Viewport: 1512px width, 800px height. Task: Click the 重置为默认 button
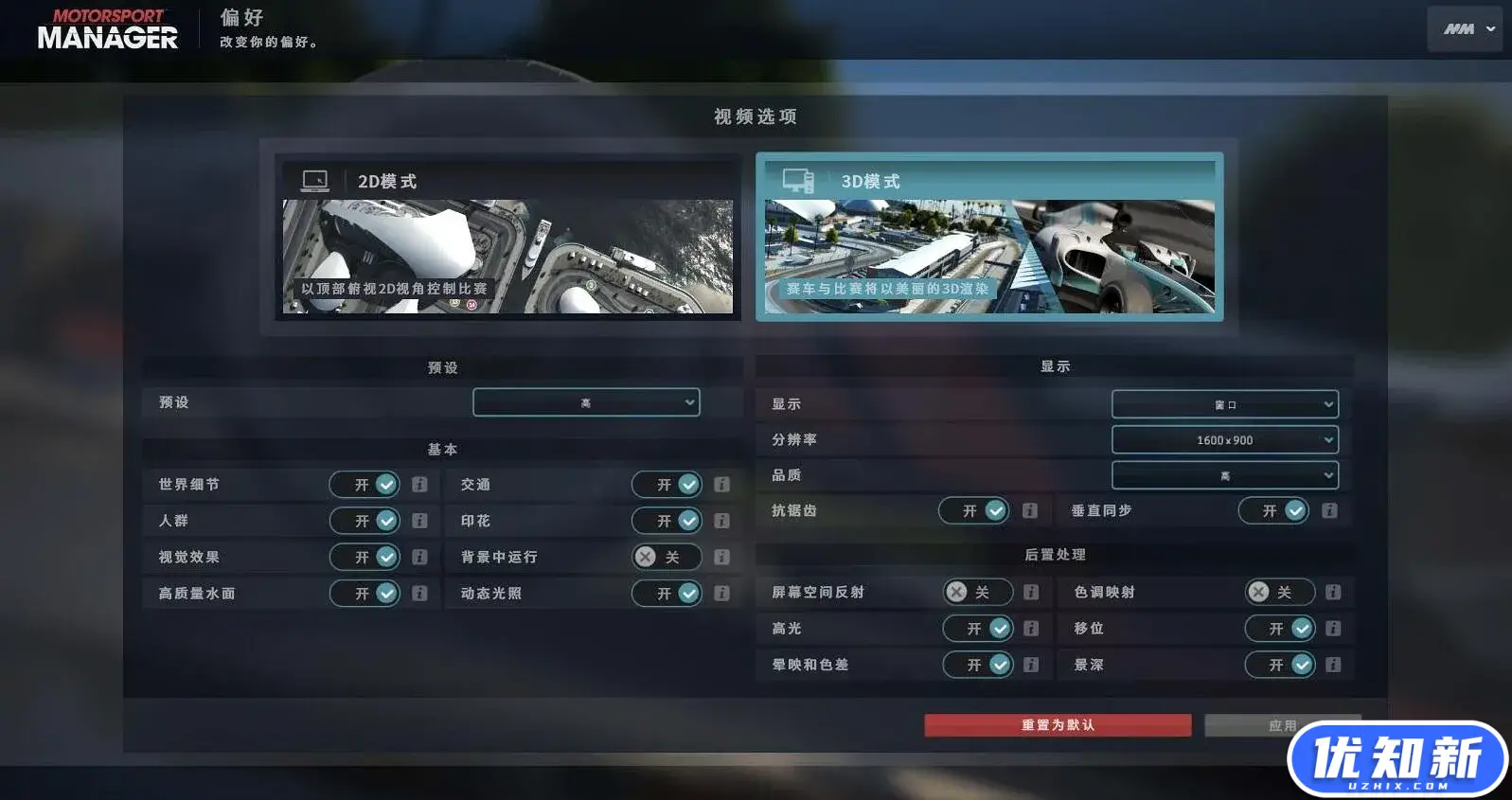1057,724
